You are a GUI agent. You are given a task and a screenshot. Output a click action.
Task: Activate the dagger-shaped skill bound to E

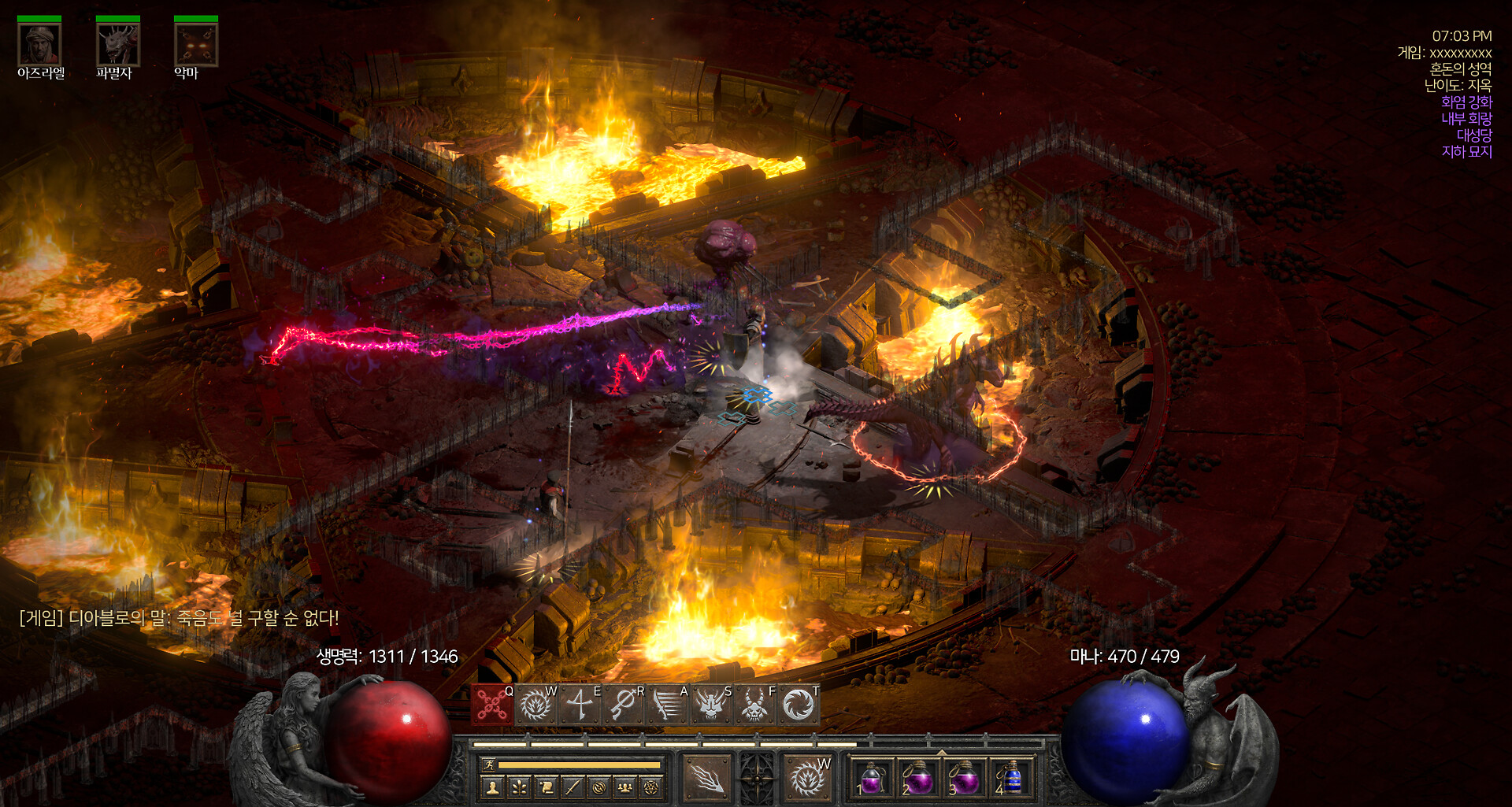click(x=580, y=705)
